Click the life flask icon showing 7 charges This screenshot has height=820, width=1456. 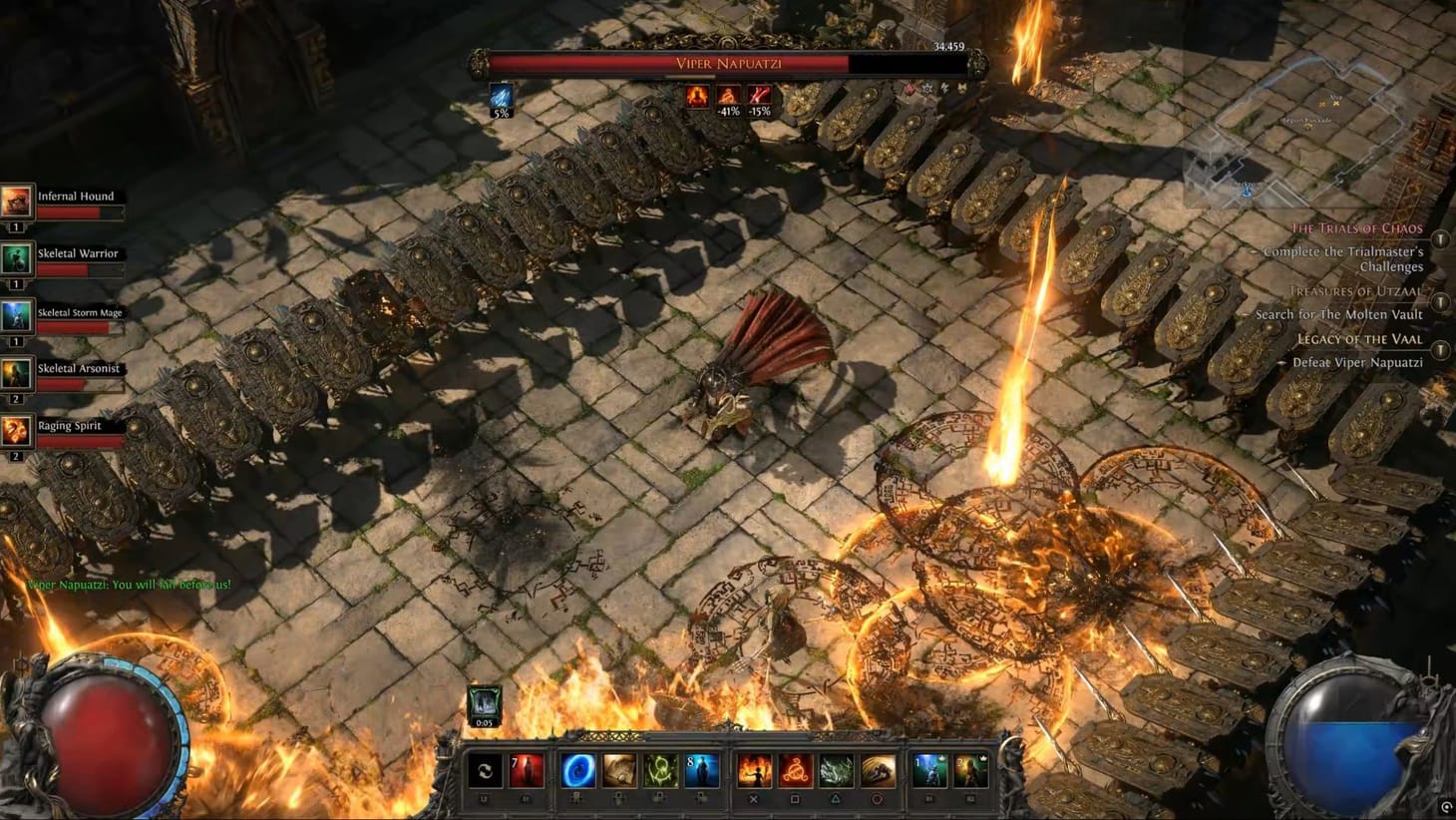coord(526,769)
